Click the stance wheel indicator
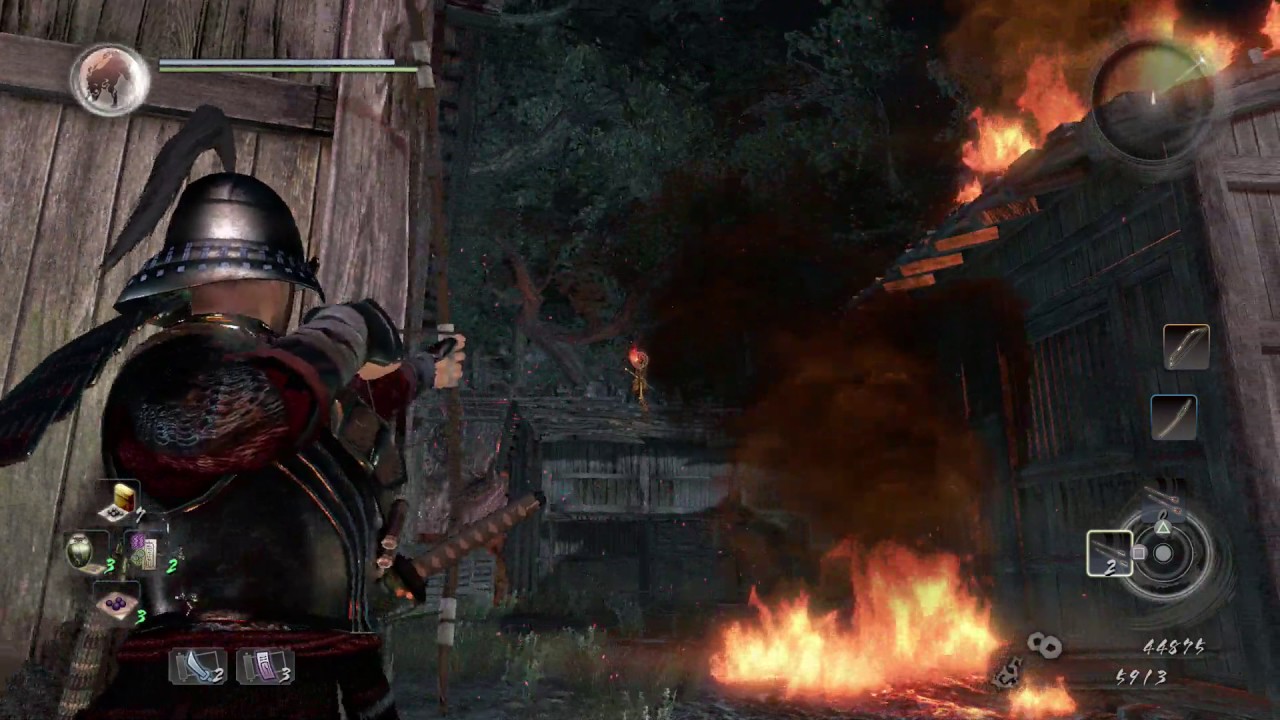Viewport: 1280px width, 720px height. (1163, 552)
